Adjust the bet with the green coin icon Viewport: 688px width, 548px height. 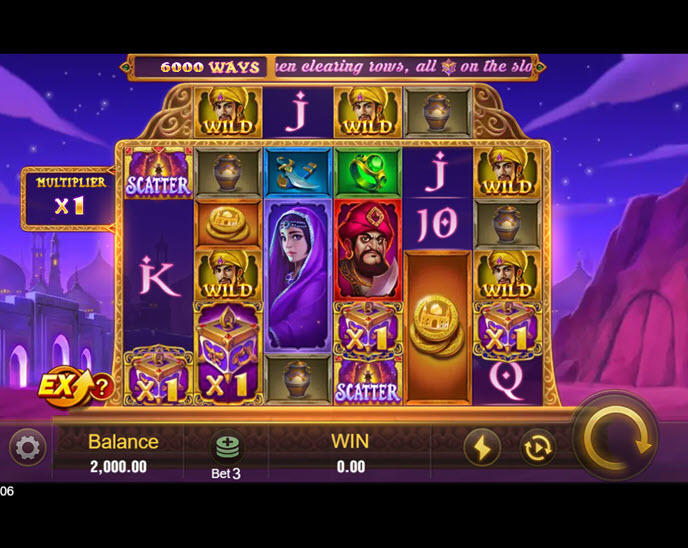click(227, 447)
